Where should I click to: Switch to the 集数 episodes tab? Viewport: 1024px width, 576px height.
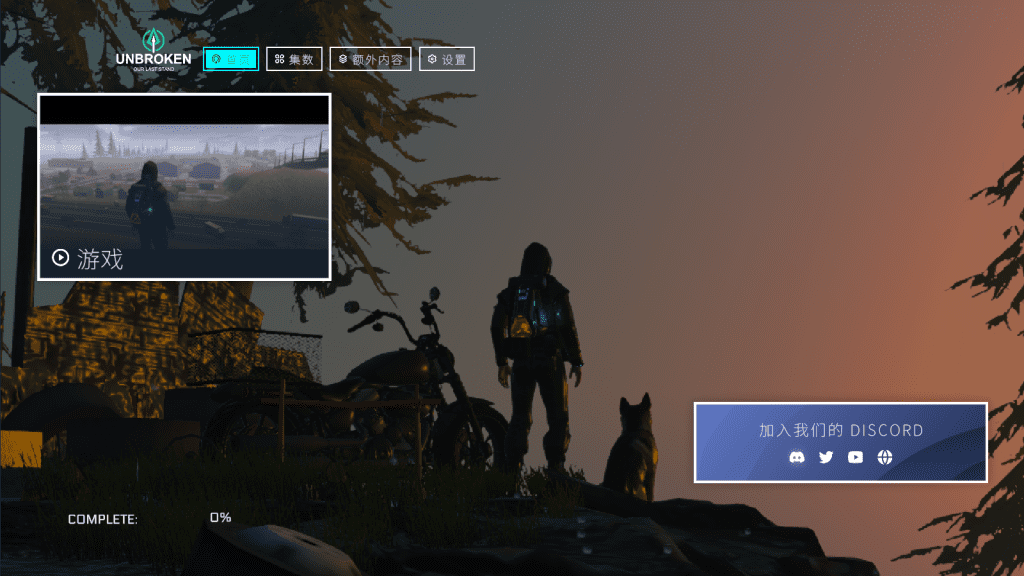(294, 59)
